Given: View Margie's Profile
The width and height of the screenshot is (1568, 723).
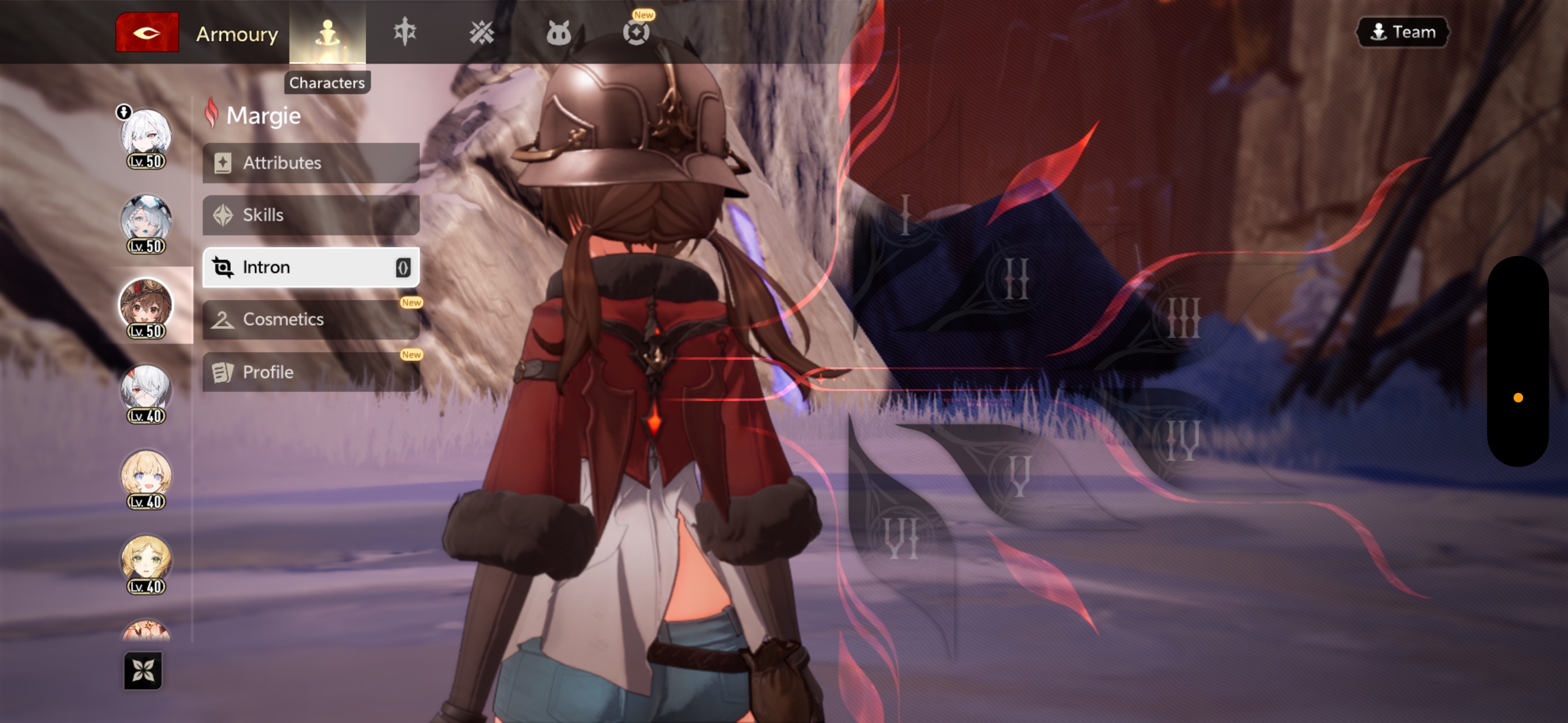Looking at the screenshot, I should tap(311, 372).
